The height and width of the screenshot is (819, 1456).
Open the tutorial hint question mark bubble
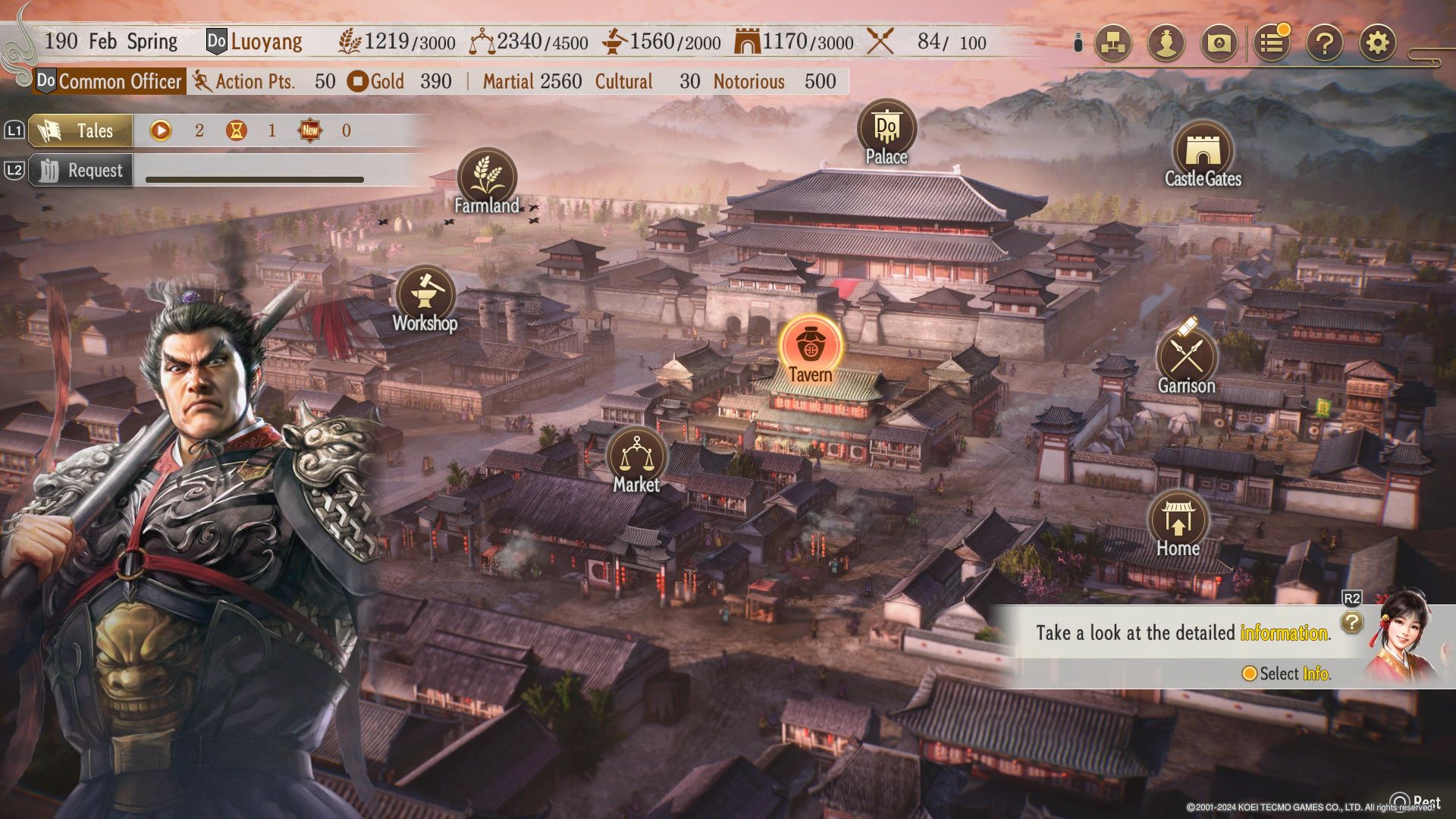(1351, 623)
